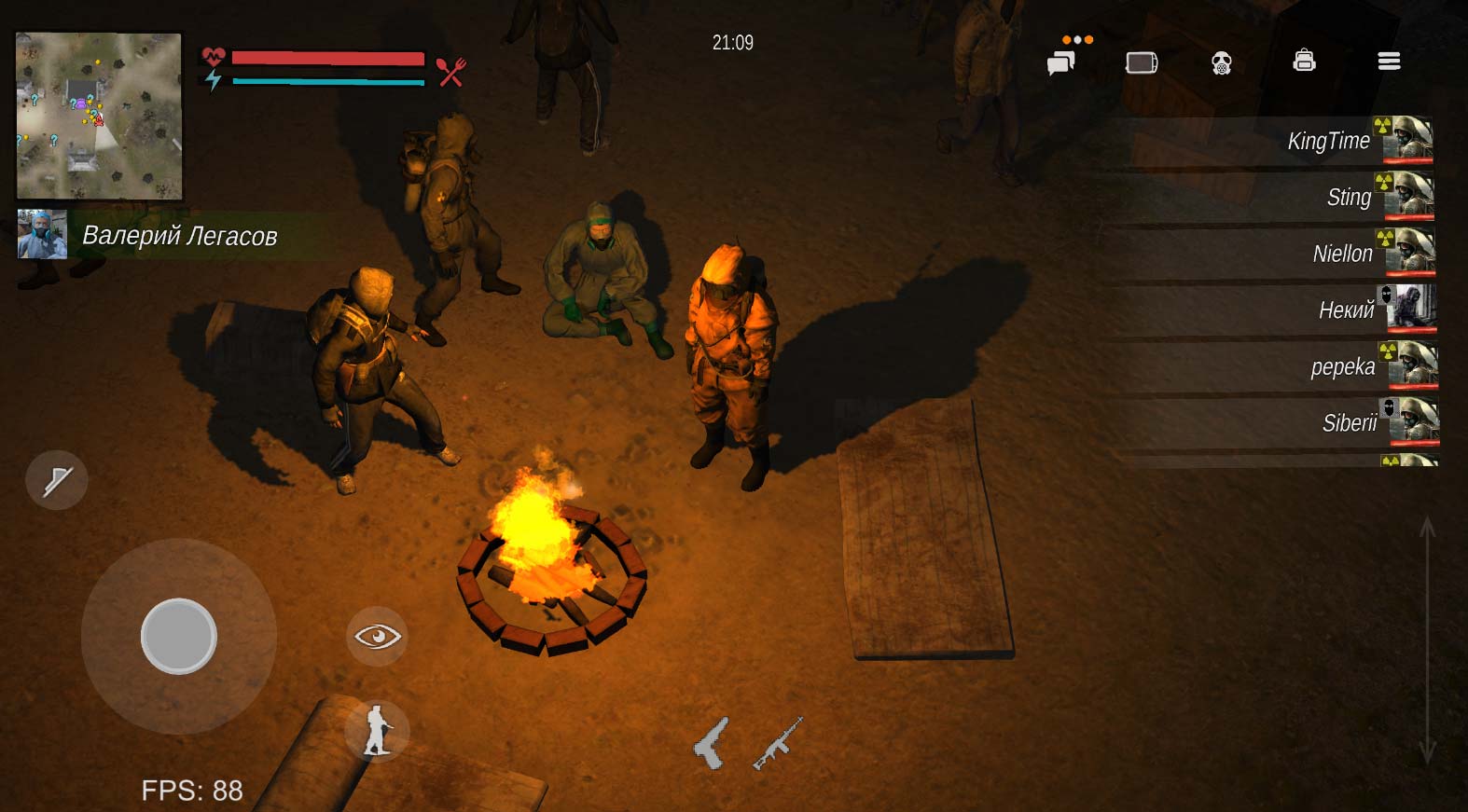Open the hamburger main menu
Viewport: 1468px width, 812px height.
pos(1389,62)
